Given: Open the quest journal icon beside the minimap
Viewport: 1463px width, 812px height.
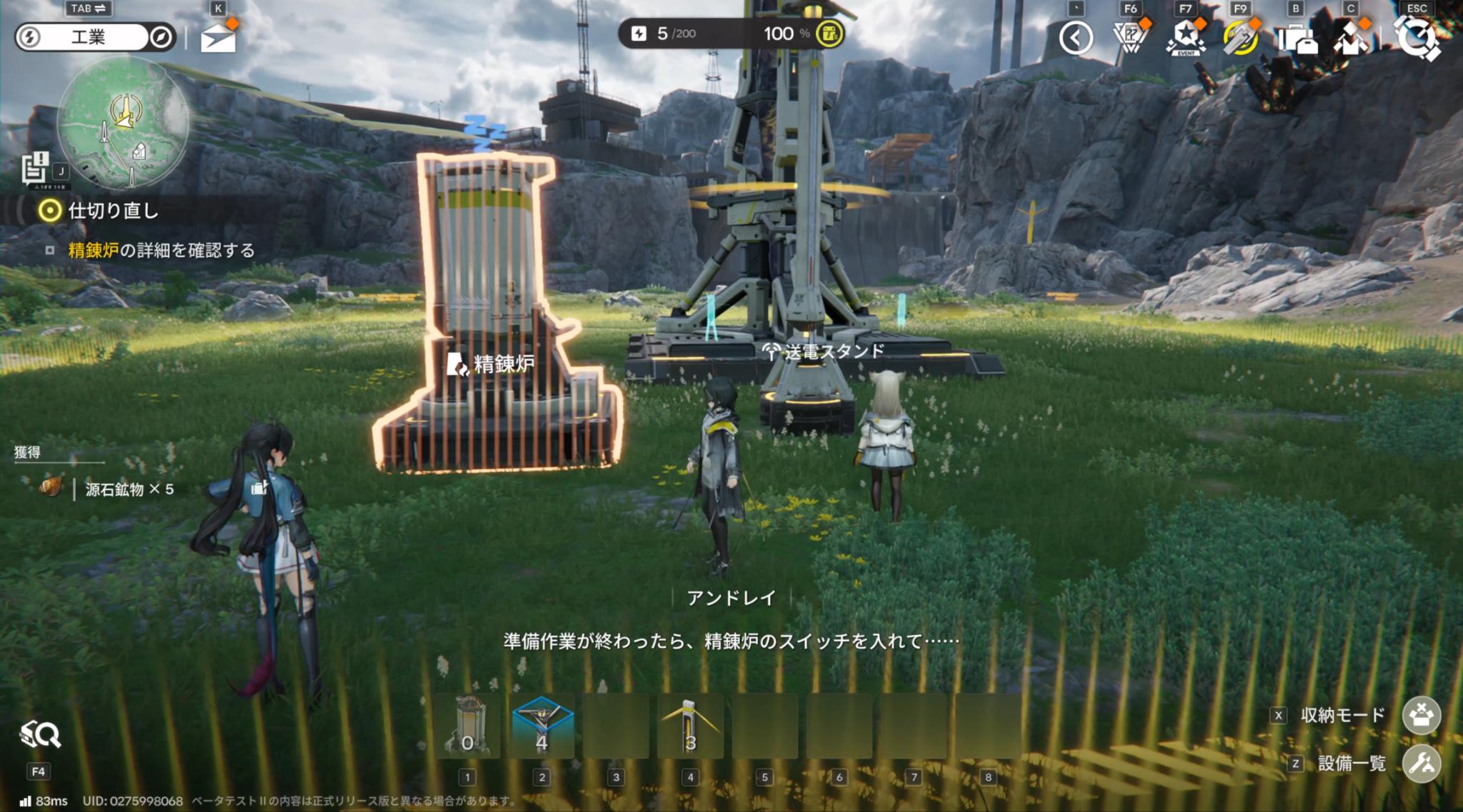Looking at the screenshot, I should pos(34,169).
